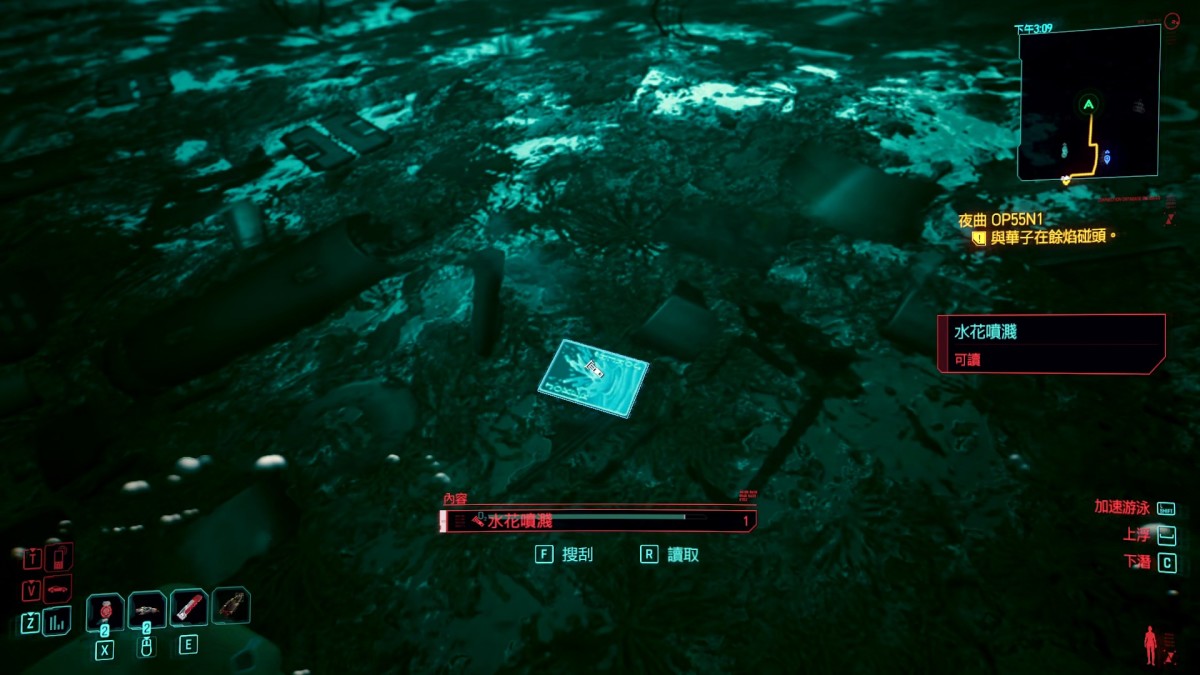
Task: Select the 水花噴濺 loot entry in 內容 list
Action: pyautogui.click(x=597, y=520)
